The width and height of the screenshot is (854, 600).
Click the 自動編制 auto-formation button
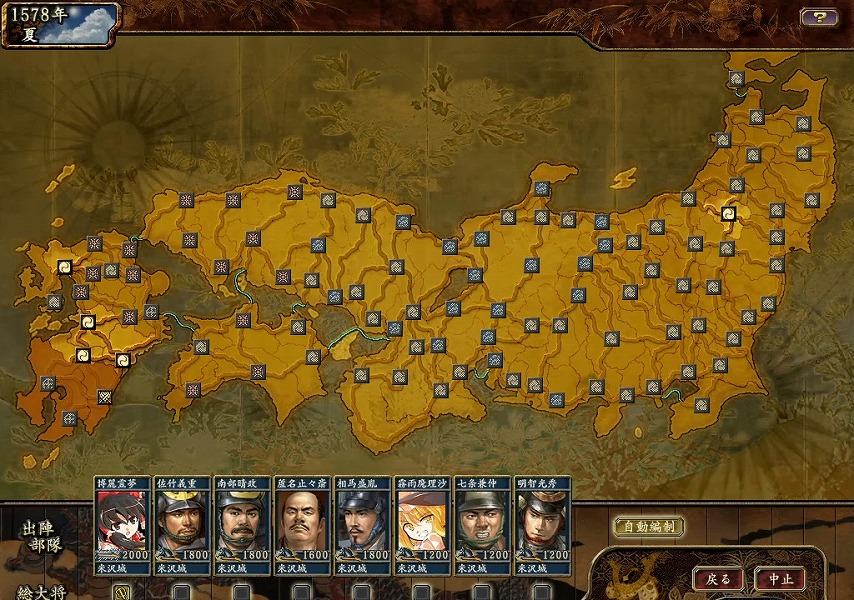click(649, 527)
